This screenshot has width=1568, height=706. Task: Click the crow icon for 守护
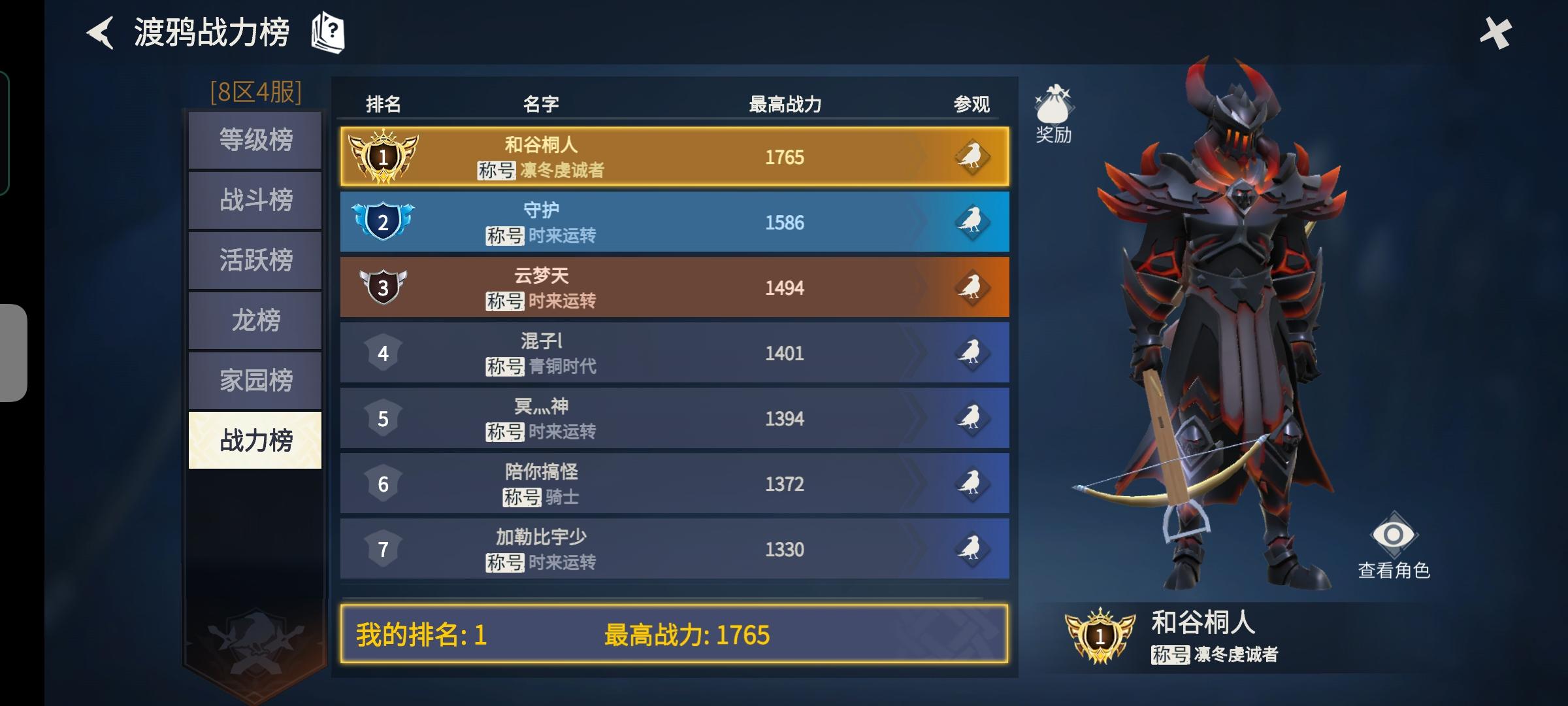pyautogui.click(x=973, y=222)
